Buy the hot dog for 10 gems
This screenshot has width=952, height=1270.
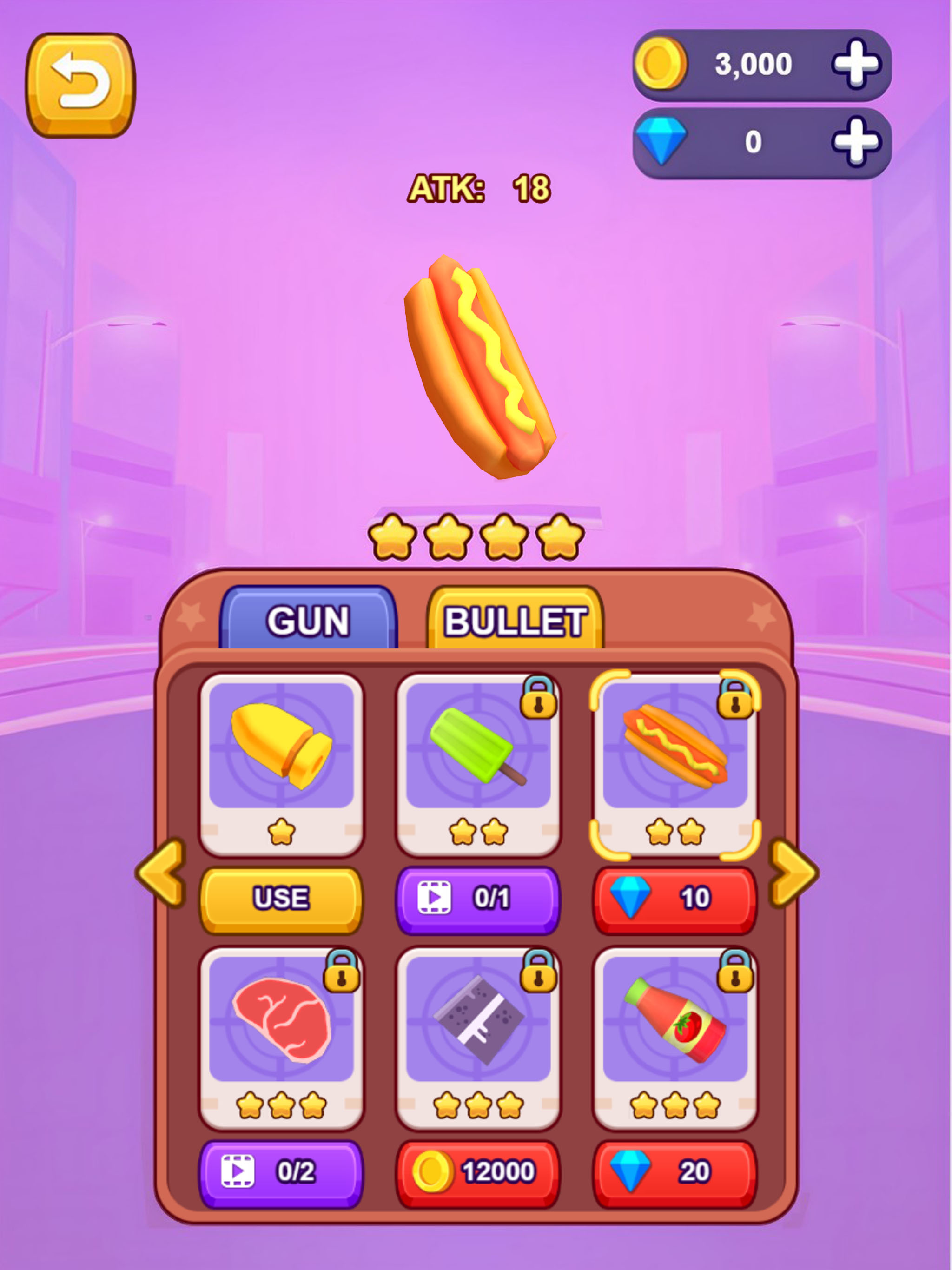coord(674,899)
